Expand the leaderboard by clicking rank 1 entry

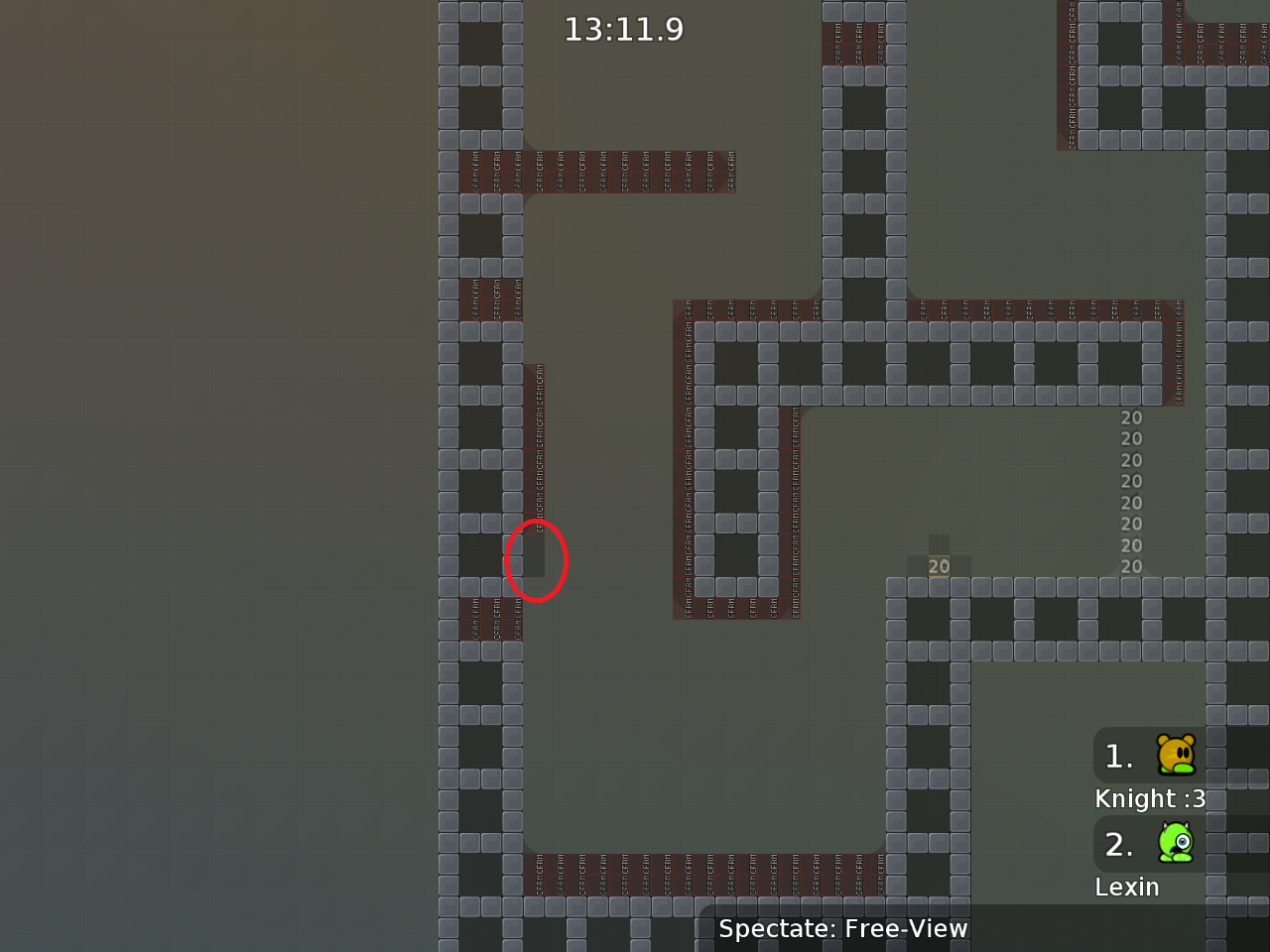(x=1151, y=756)
